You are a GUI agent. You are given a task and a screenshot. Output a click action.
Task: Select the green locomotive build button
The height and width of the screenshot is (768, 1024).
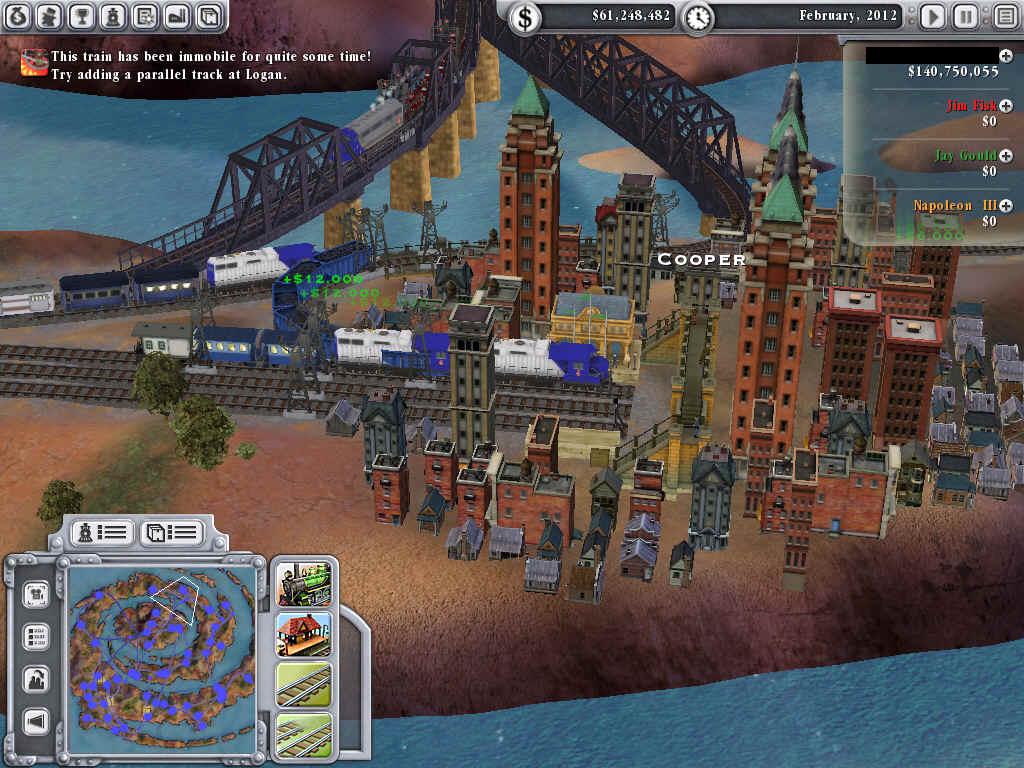point(304,584)
